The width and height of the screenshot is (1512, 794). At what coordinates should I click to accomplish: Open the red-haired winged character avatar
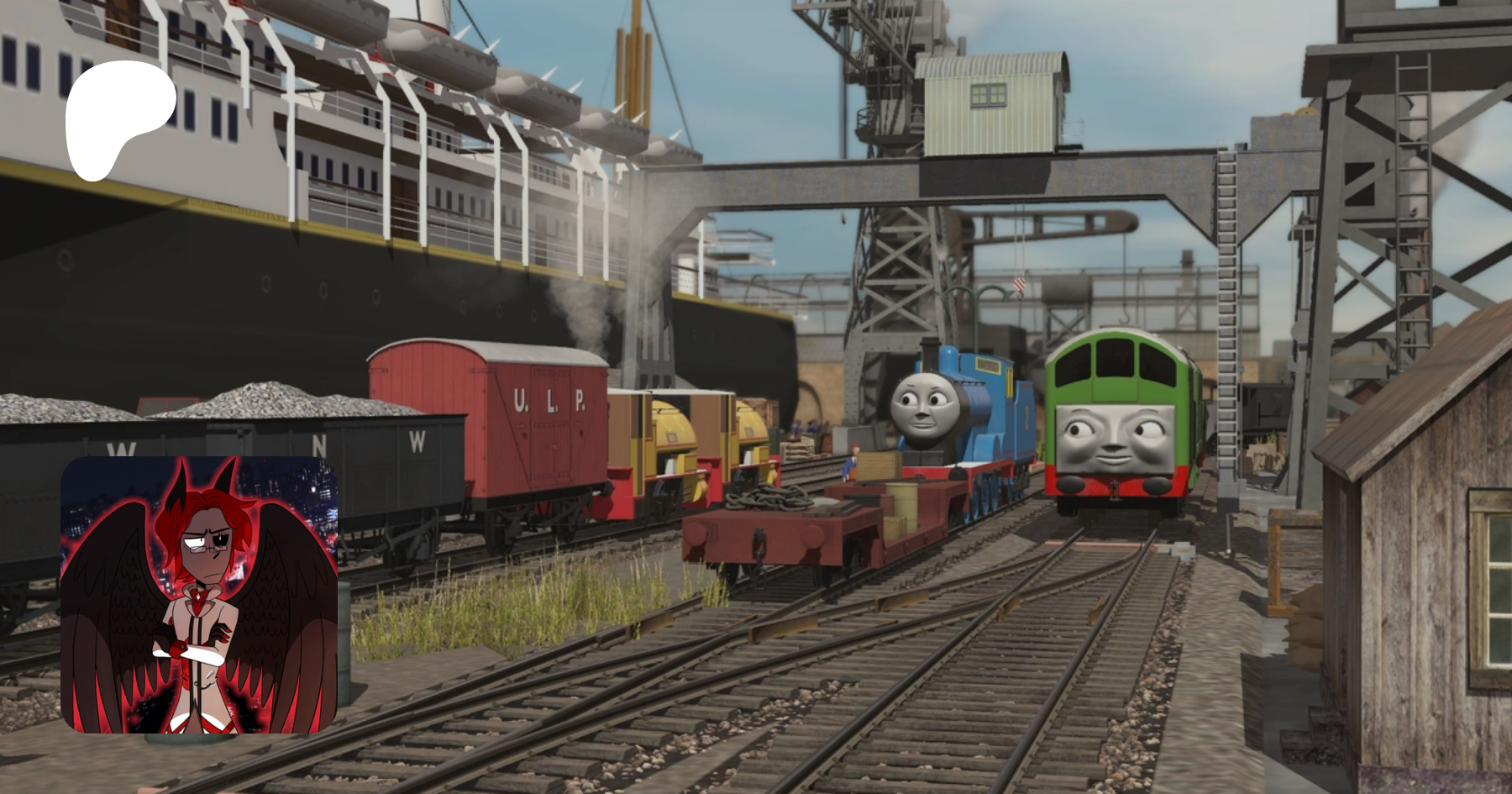click(199, 594)
